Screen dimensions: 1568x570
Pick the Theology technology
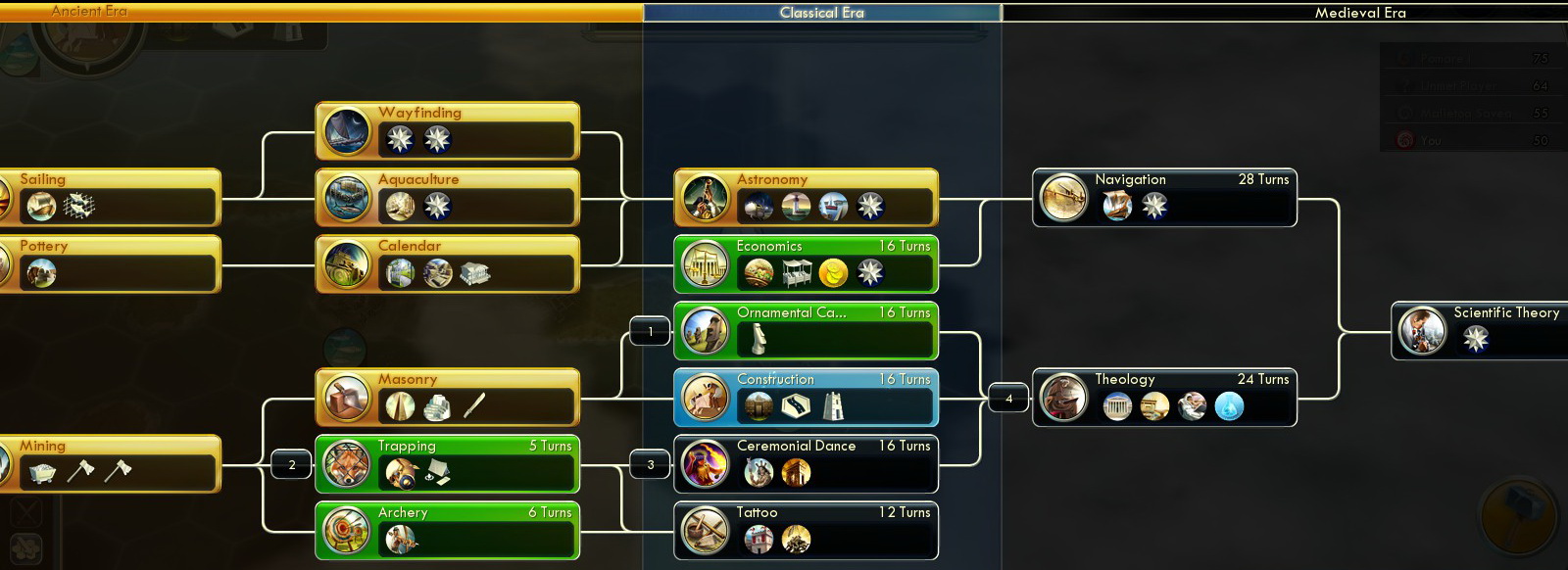coord(1164,397)
